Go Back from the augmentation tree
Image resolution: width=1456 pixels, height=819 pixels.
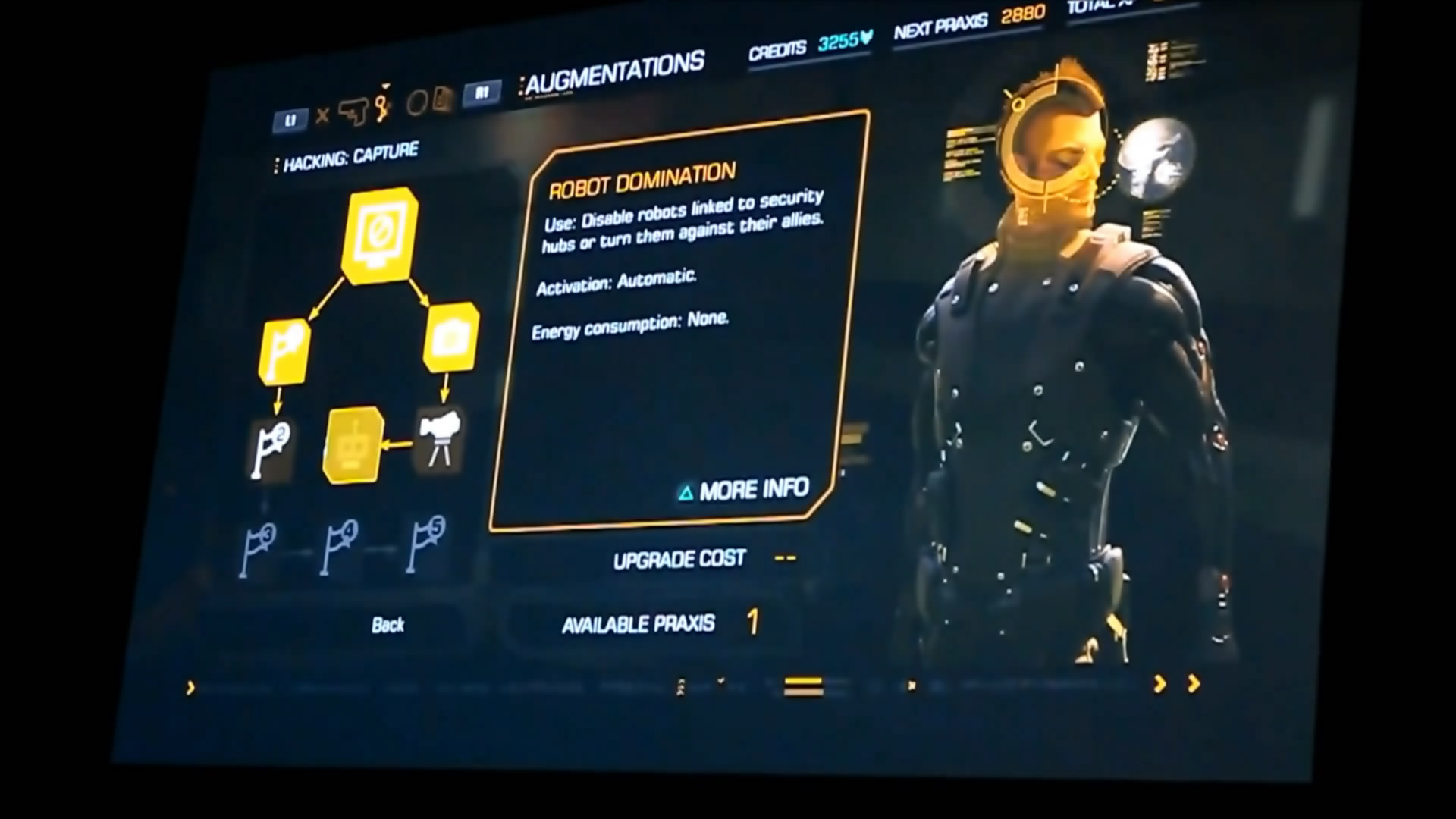point(388,625)
